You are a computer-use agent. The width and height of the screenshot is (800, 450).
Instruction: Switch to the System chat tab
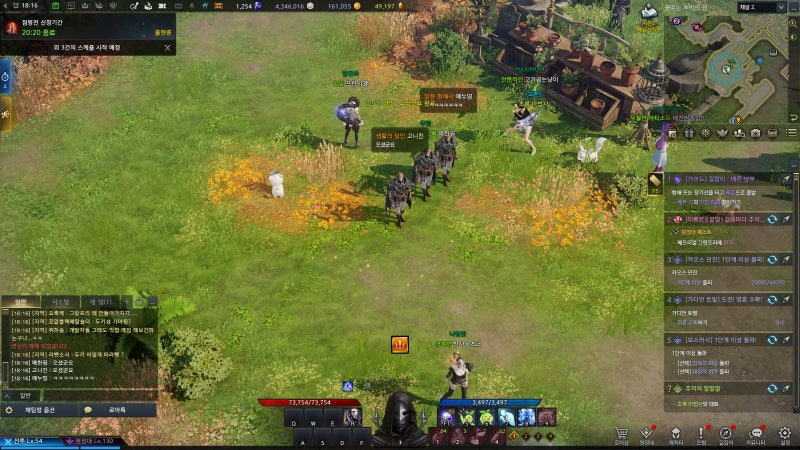point(61,302)
